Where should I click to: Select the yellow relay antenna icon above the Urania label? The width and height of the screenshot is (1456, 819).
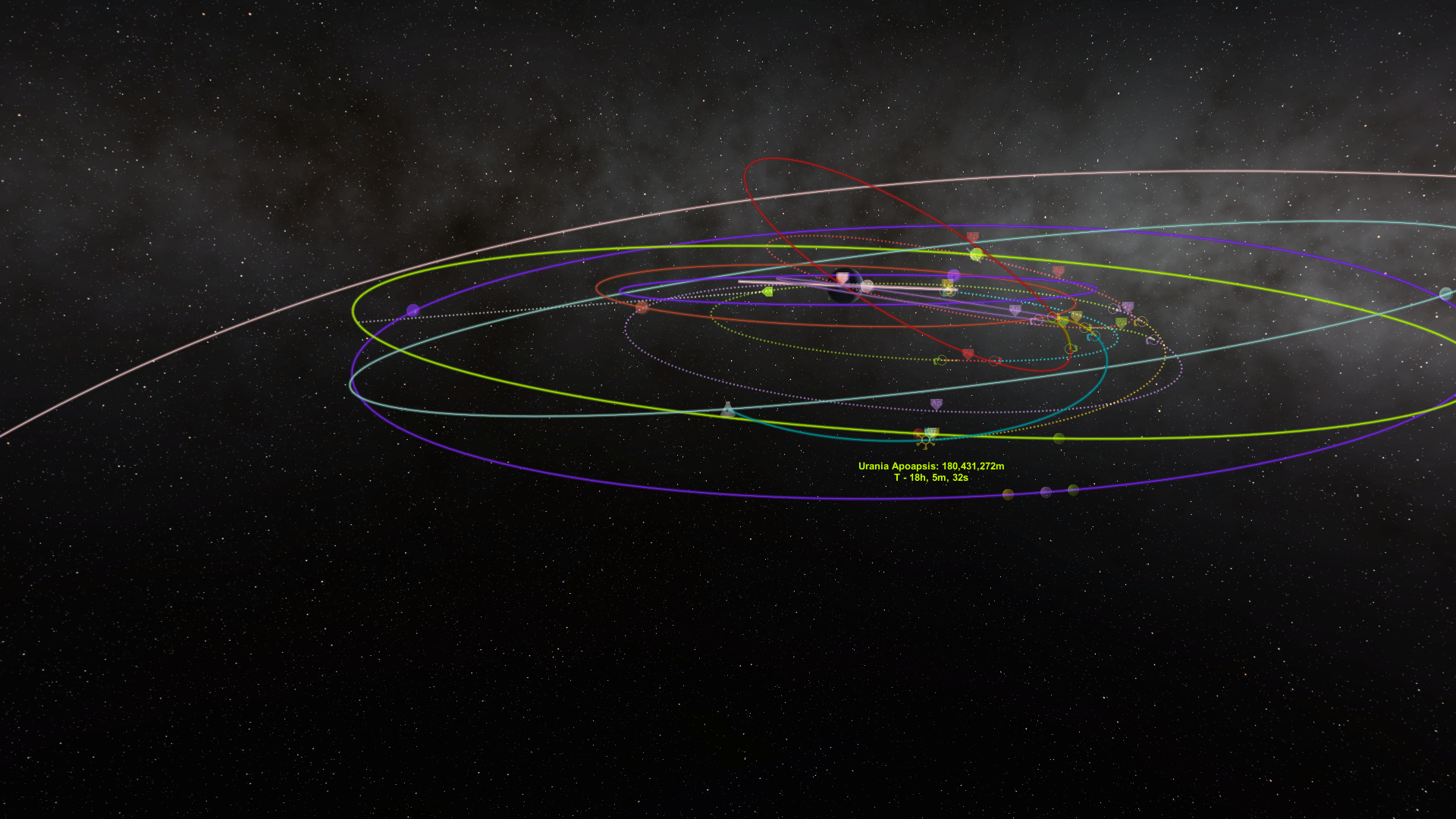[x=926, y=440]
